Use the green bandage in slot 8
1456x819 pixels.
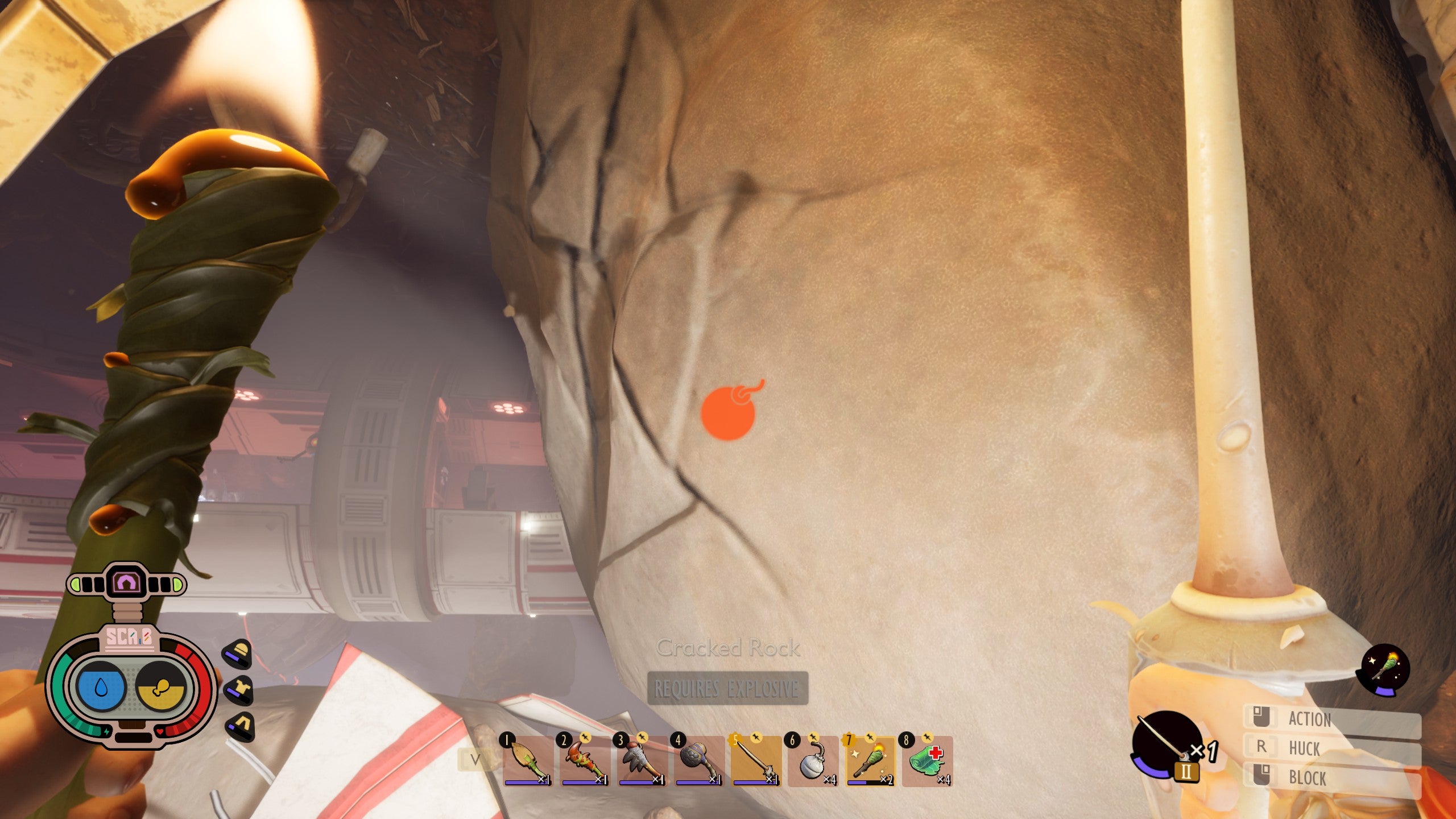click(x=927, y=761)
